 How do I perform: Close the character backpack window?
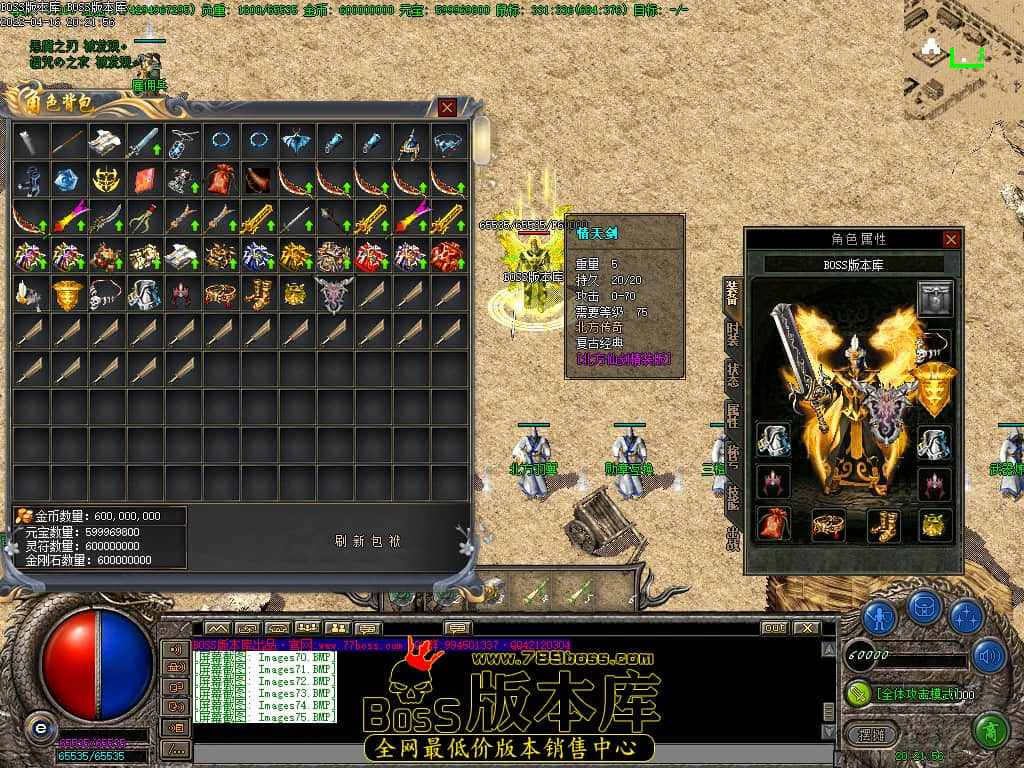(447, 107)
